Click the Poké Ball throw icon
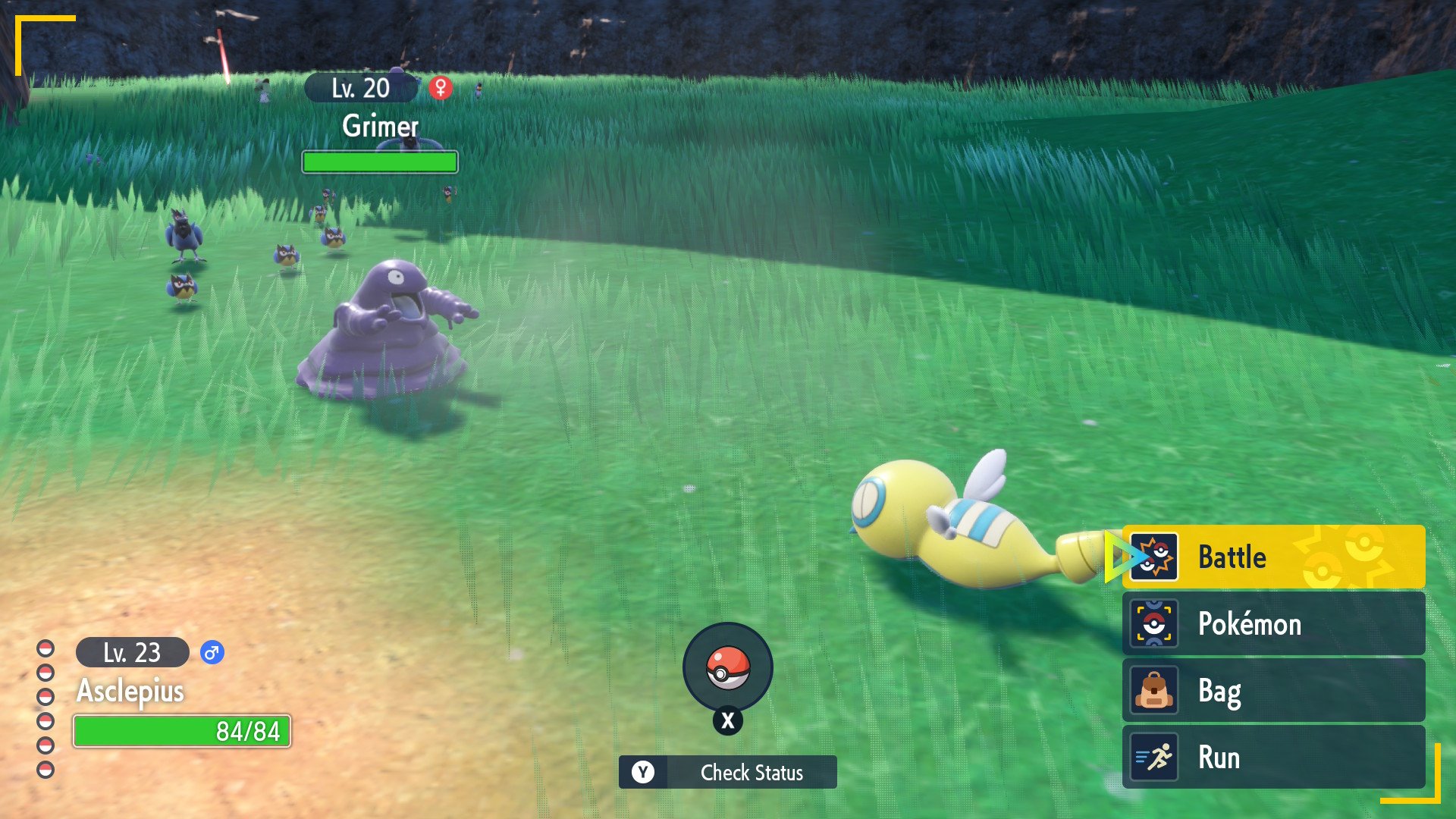The height and width of the screenshot is (819, 1456). tap(727, 668)
